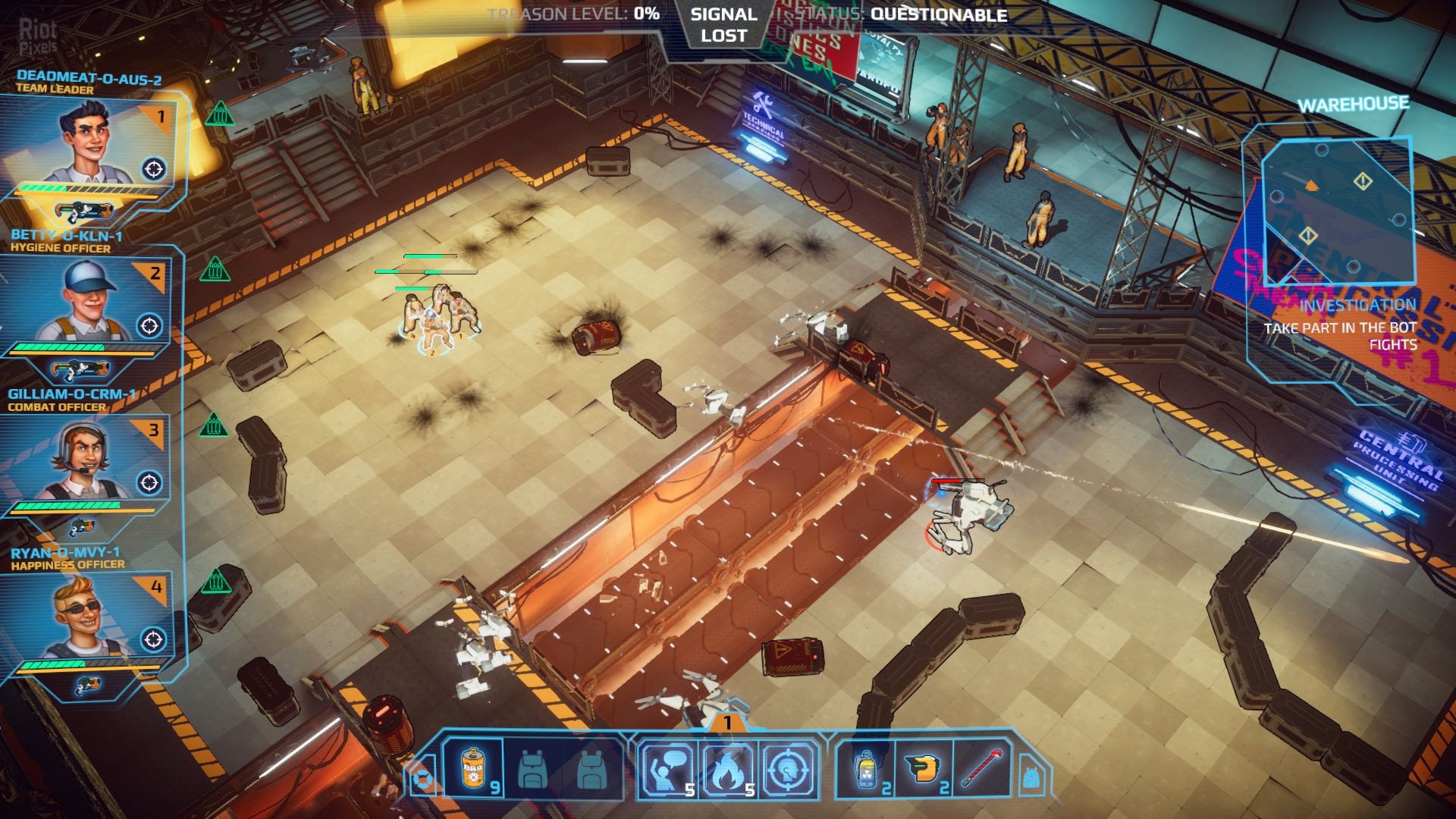Click the crosshair icon on Ryan's portrait
Screen dimensions: 1456x819
coord(152,639)
